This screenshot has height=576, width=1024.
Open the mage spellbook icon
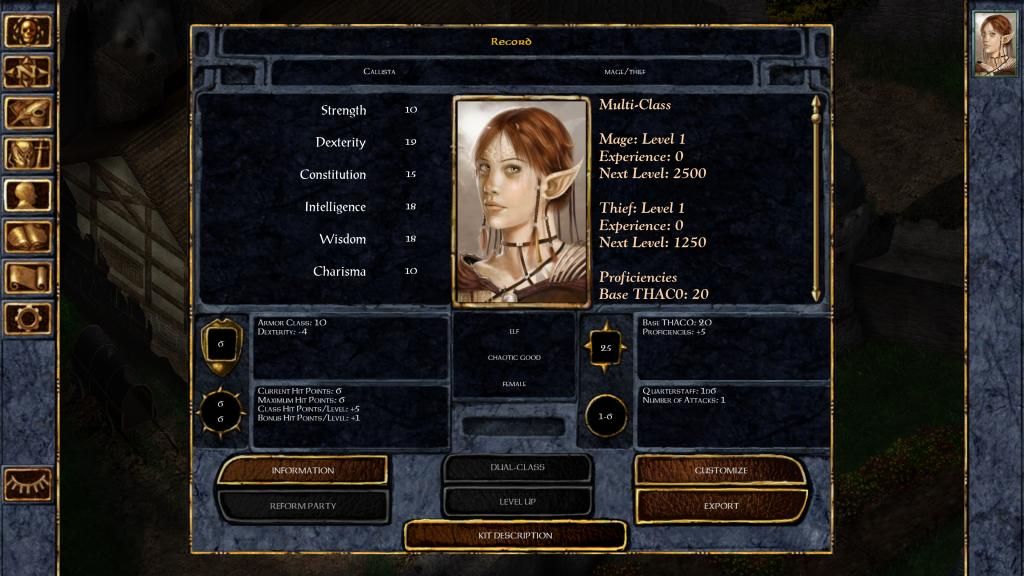click(28, 236)
